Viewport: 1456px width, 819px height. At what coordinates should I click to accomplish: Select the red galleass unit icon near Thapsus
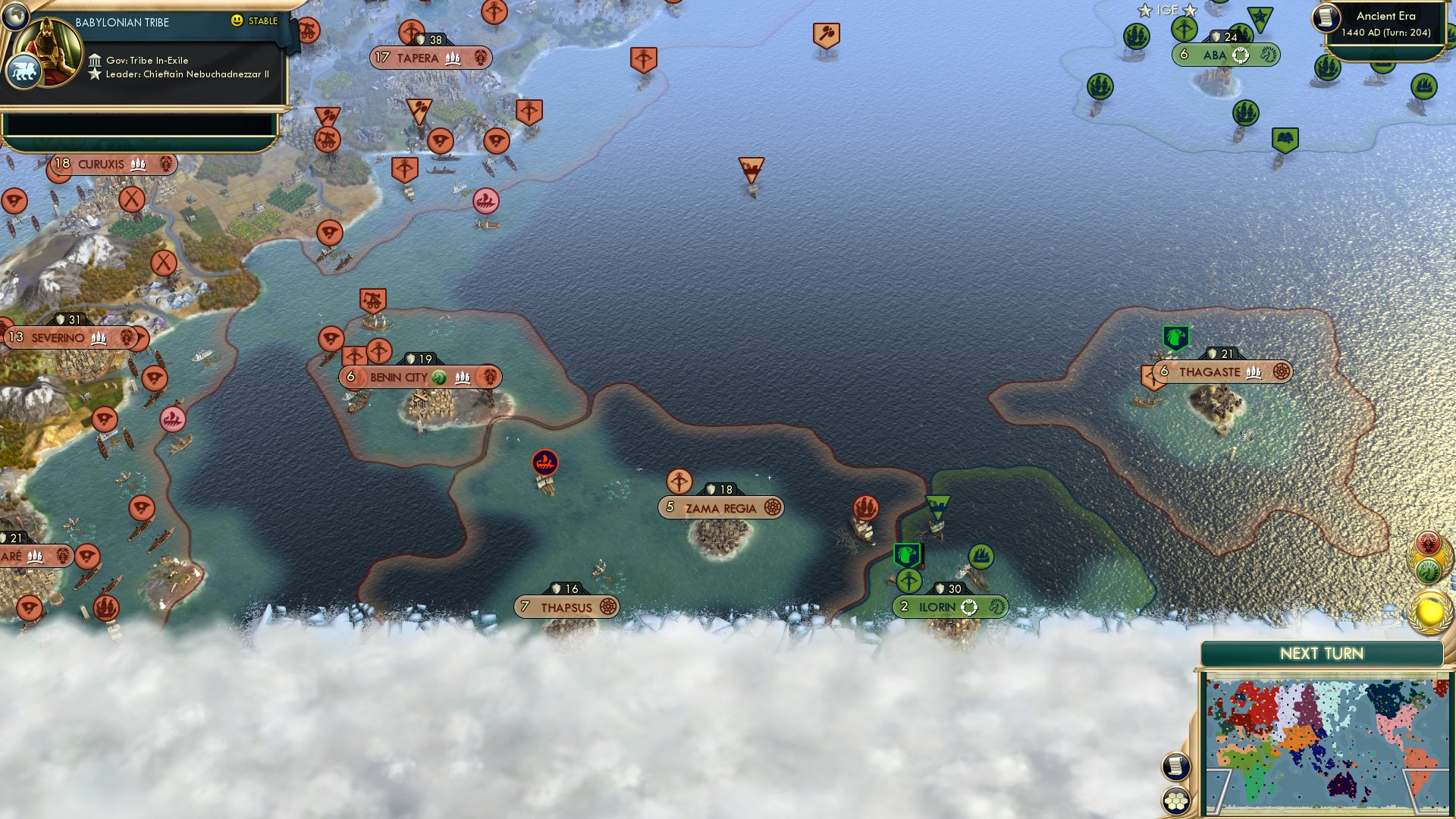[x=544, y=463]
